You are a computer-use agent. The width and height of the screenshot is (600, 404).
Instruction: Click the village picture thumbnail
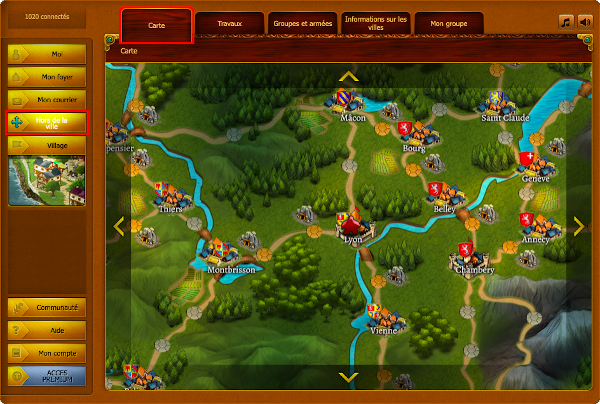[47, 180]
